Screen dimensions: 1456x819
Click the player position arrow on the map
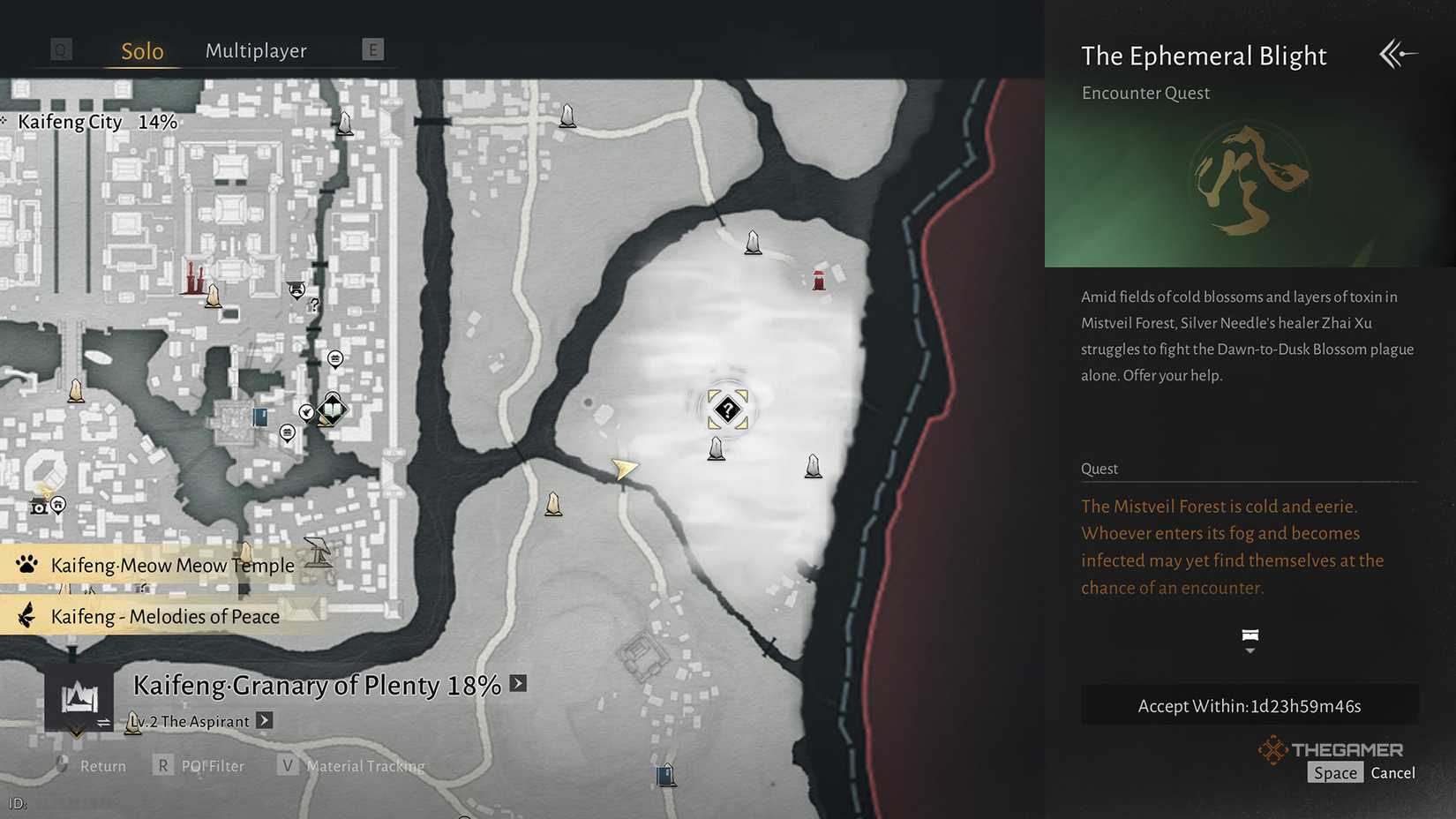point(624,468)
